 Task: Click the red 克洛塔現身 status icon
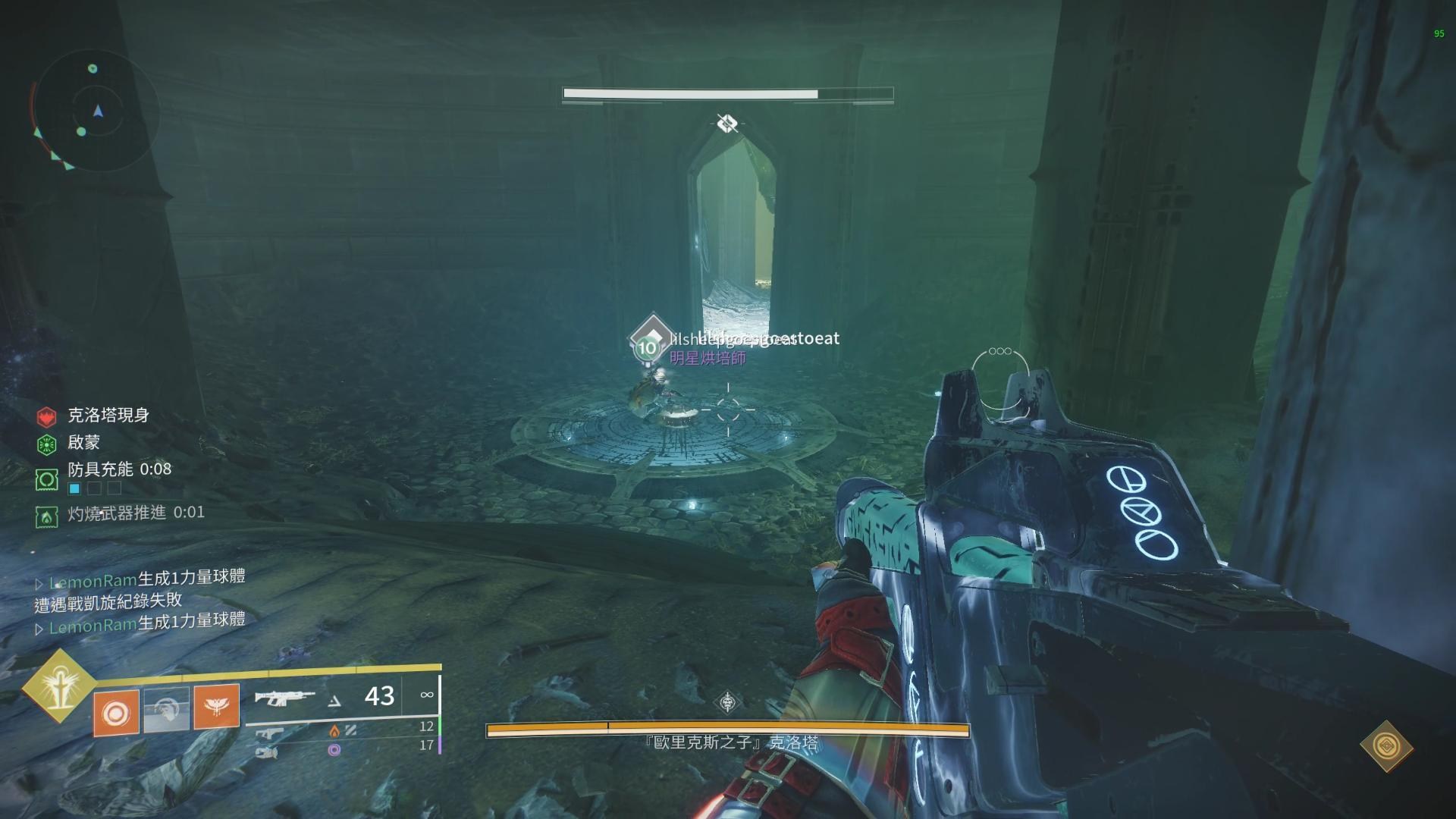47,416
